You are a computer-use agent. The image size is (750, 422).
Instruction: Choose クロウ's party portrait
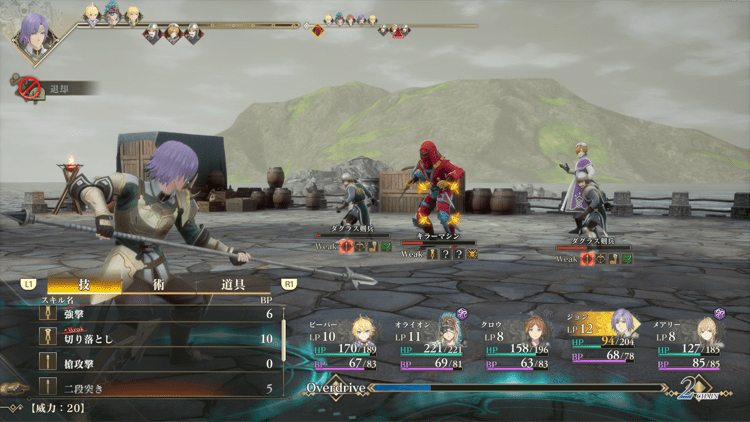point(536,330)
